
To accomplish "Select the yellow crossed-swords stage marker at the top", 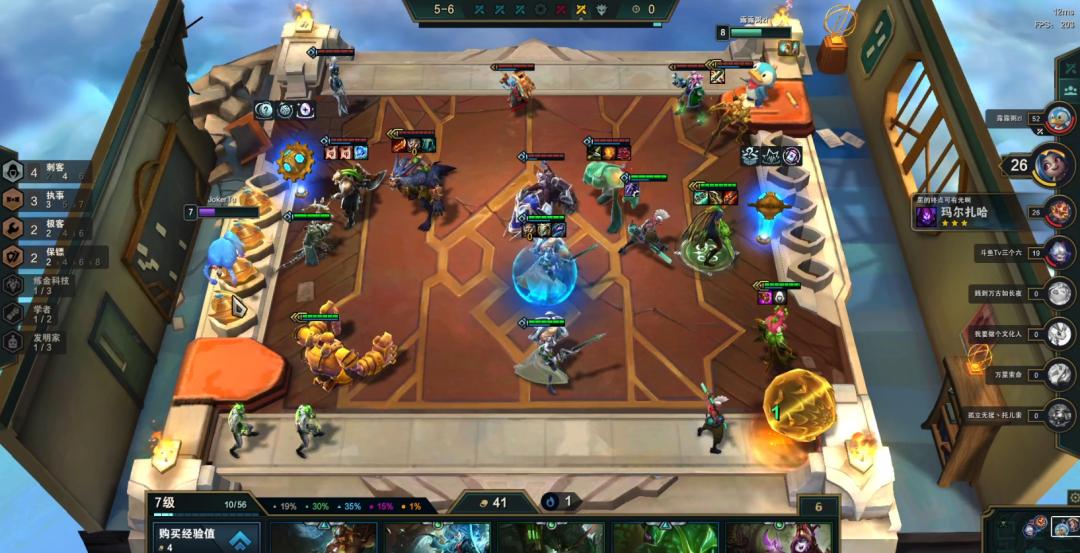I will 581,10.
